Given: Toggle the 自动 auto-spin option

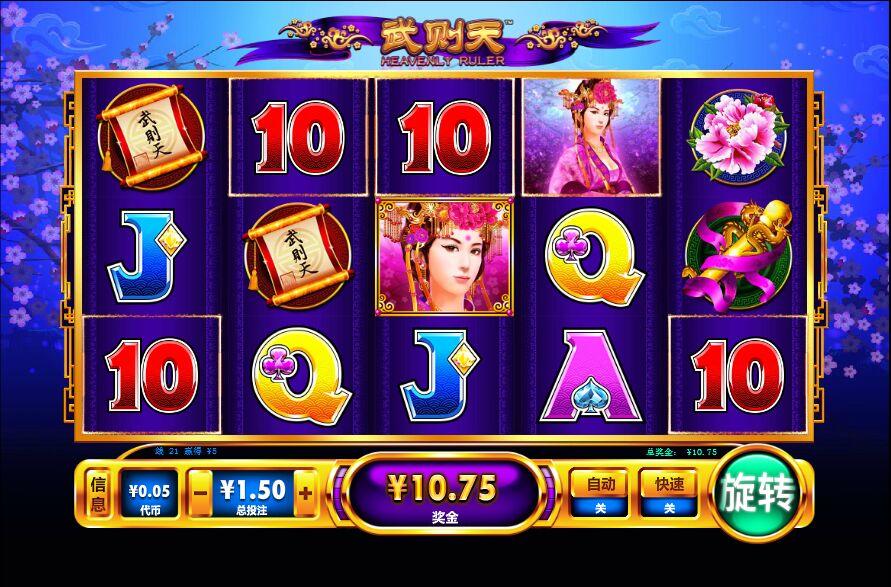Looking at the screenshot, I should pos(600,494).
